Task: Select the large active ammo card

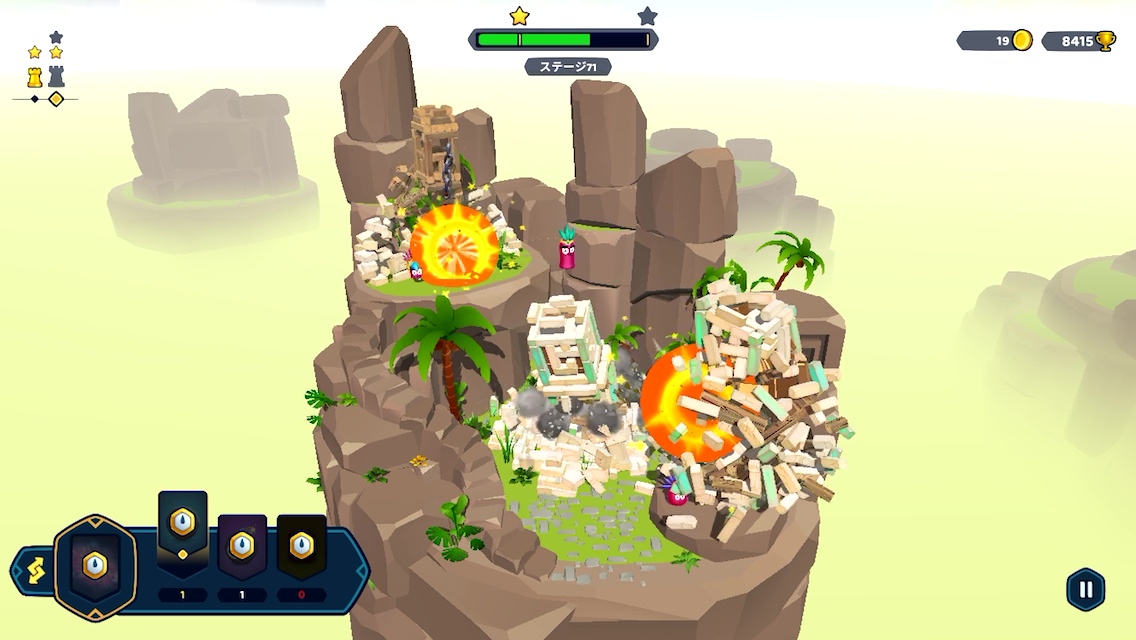Action: point(95,566)
